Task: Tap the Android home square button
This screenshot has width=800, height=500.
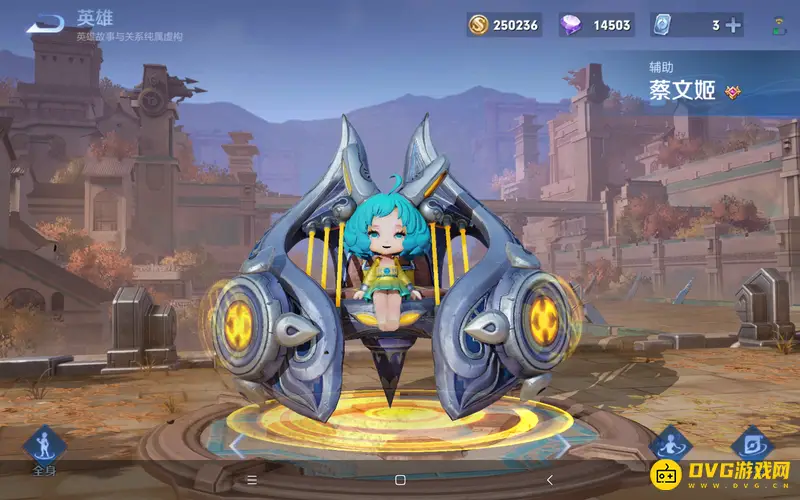Action: pos(400,480)
